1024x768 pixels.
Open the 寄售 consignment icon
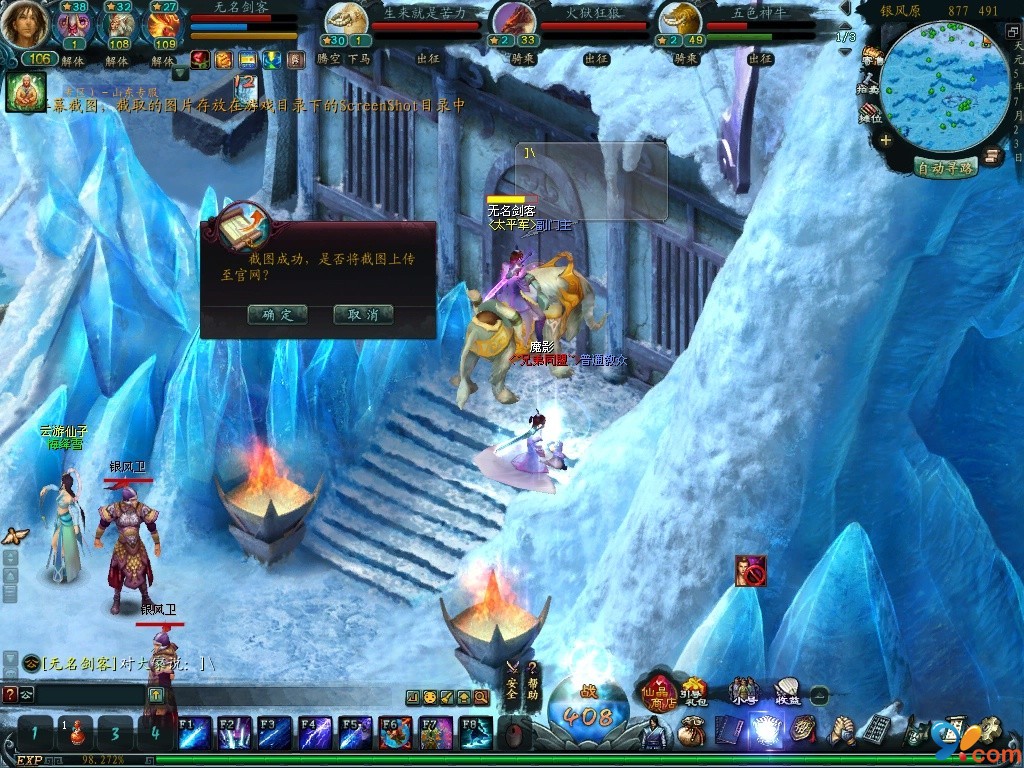tap(872, 57)
